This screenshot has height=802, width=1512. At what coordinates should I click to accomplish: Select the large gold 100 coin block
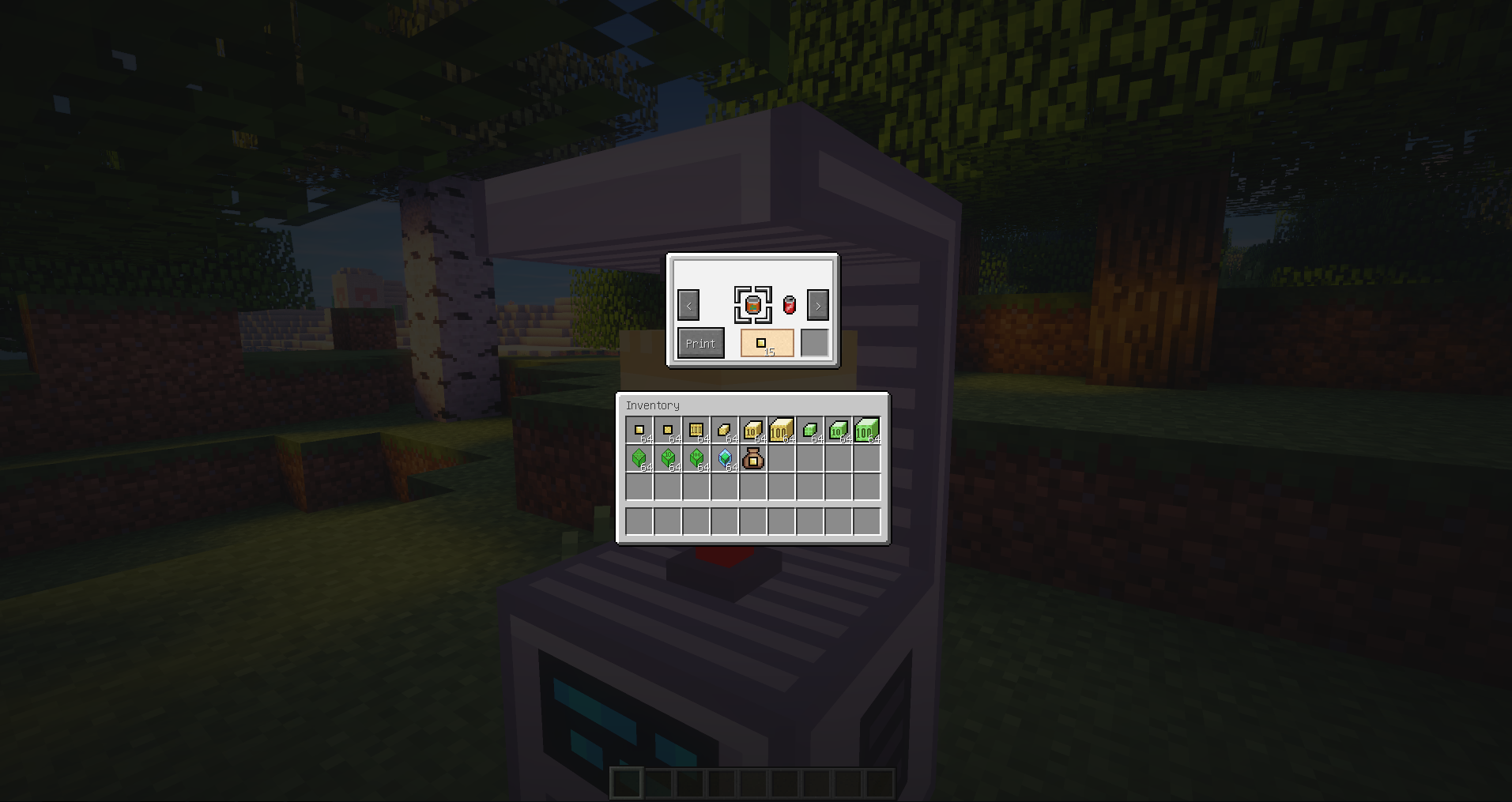click(x=782, y=431)
